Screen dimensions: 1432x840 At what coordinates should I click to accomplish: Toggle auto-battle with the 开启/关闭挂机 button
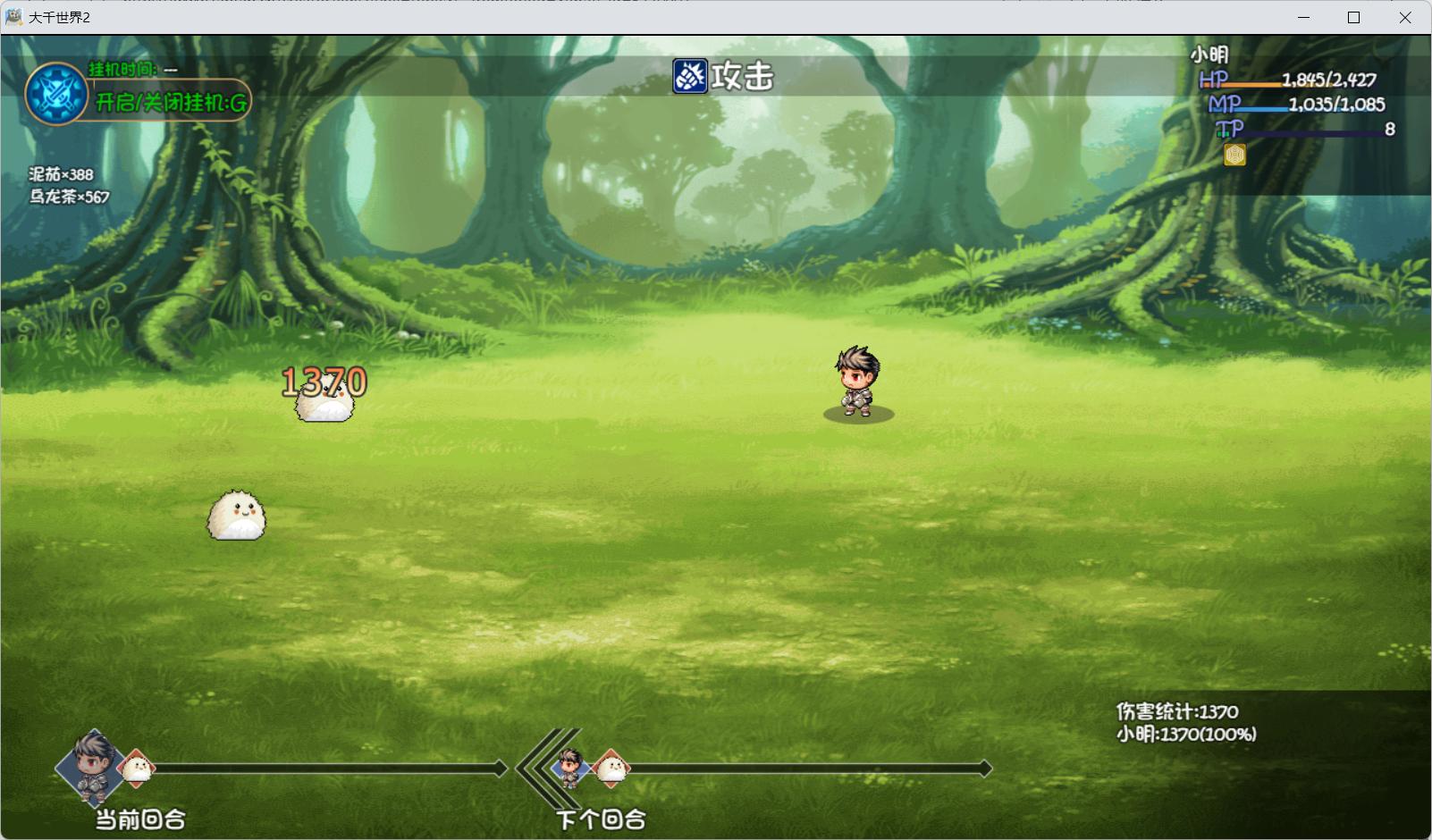(171, 102)
